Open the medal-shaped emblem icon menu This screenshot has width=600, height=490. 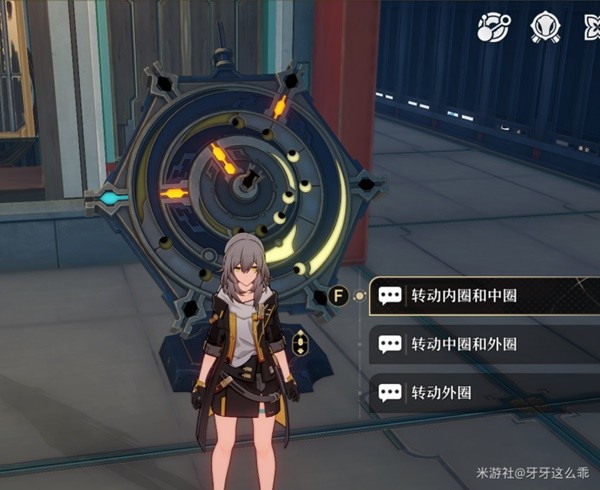pos(544,26)
